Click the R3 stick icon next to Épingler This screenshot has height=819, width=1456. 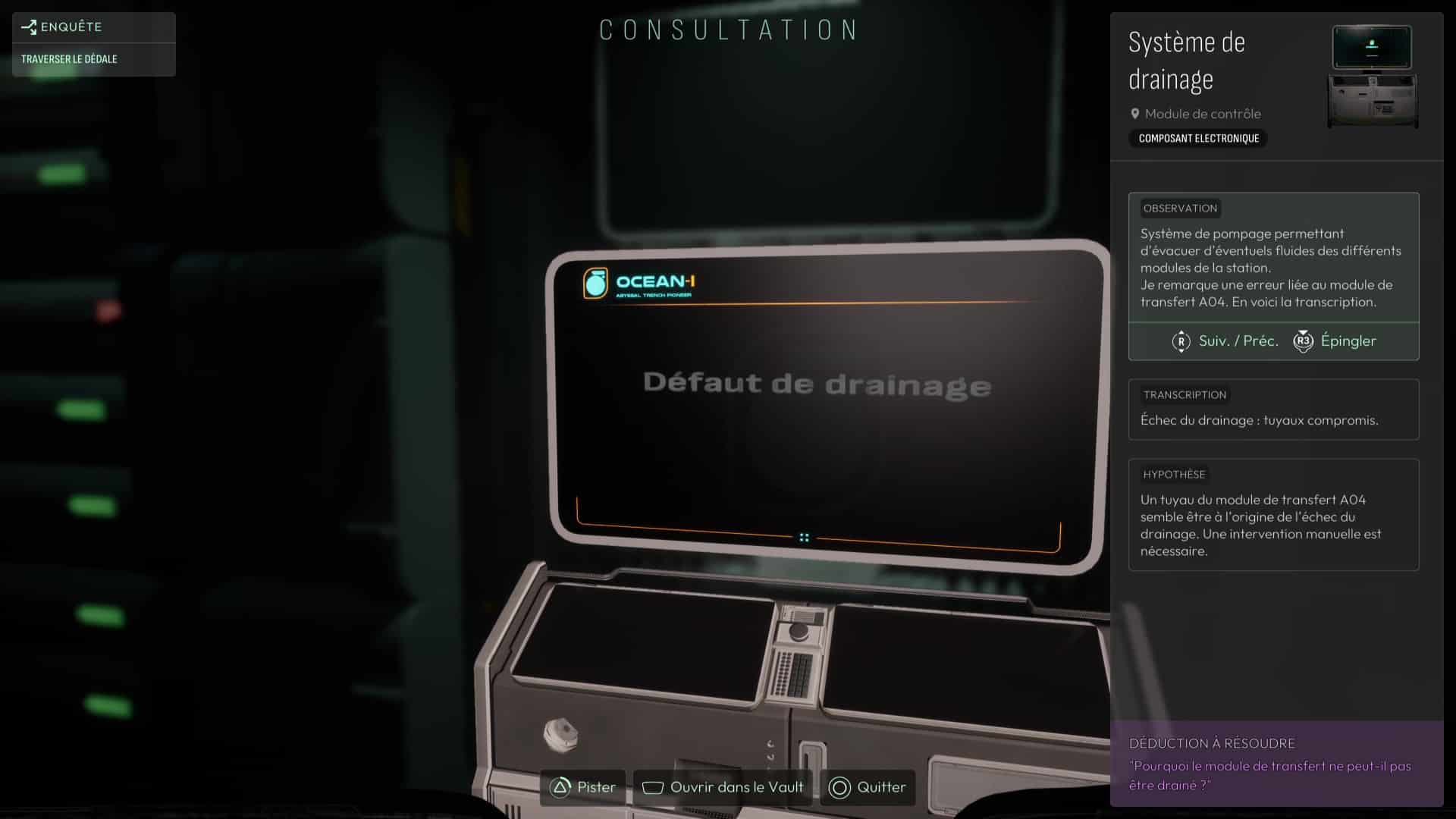tap(1303, 341)
